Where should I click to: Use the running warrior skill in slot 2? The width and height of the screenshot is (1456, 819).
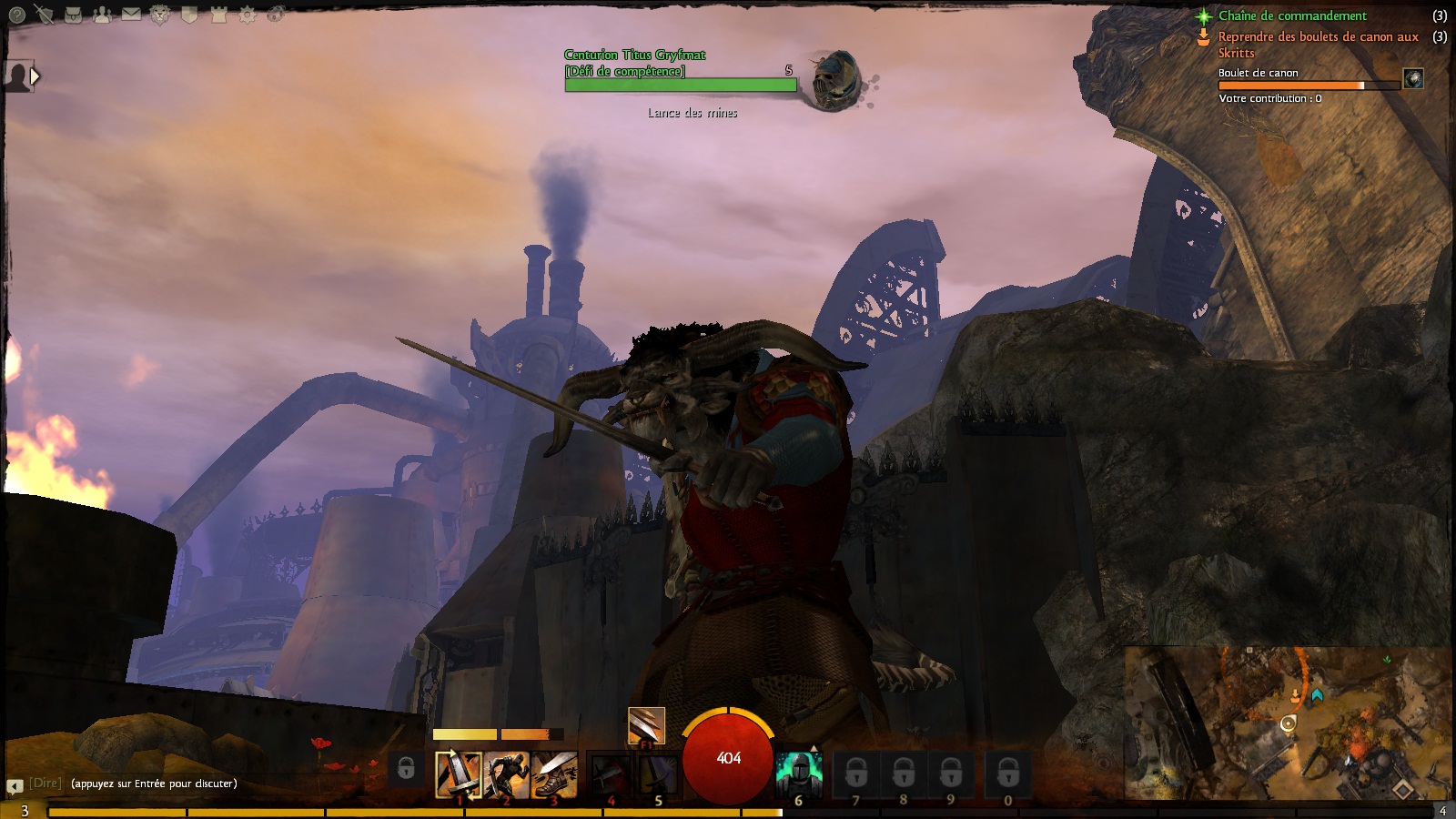click(x=506, y=774)
